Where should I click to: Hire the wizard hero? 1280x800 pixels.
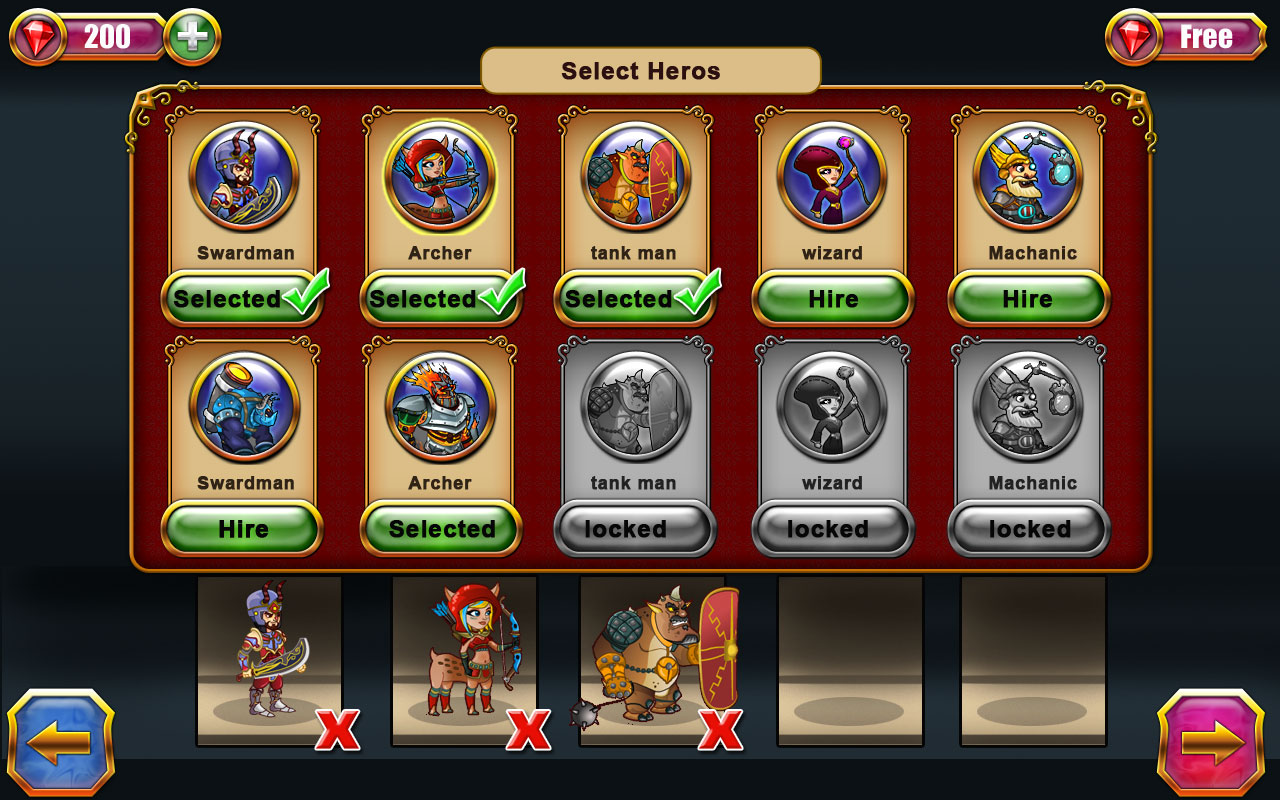830,298
